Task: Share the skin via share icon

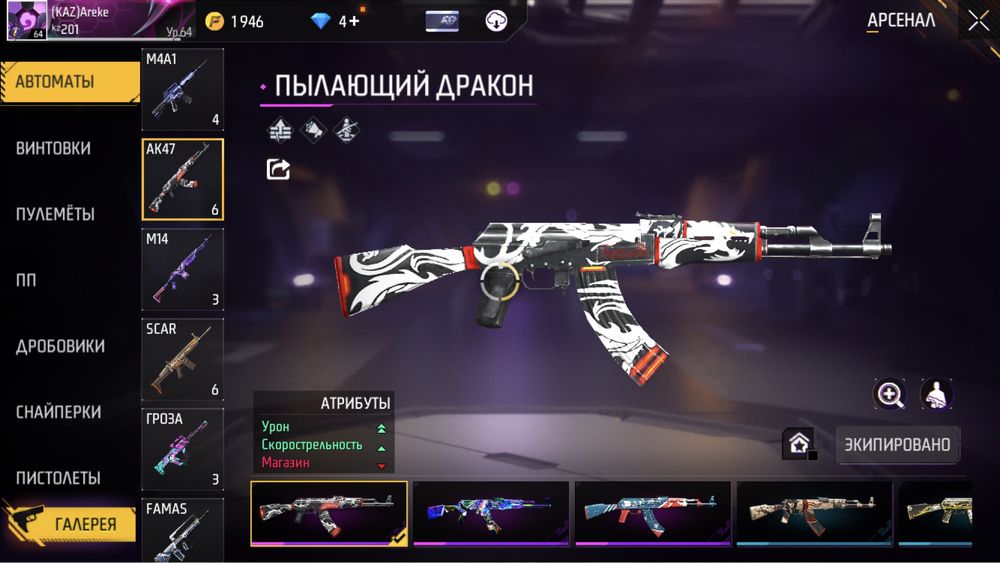Action: 278,169
